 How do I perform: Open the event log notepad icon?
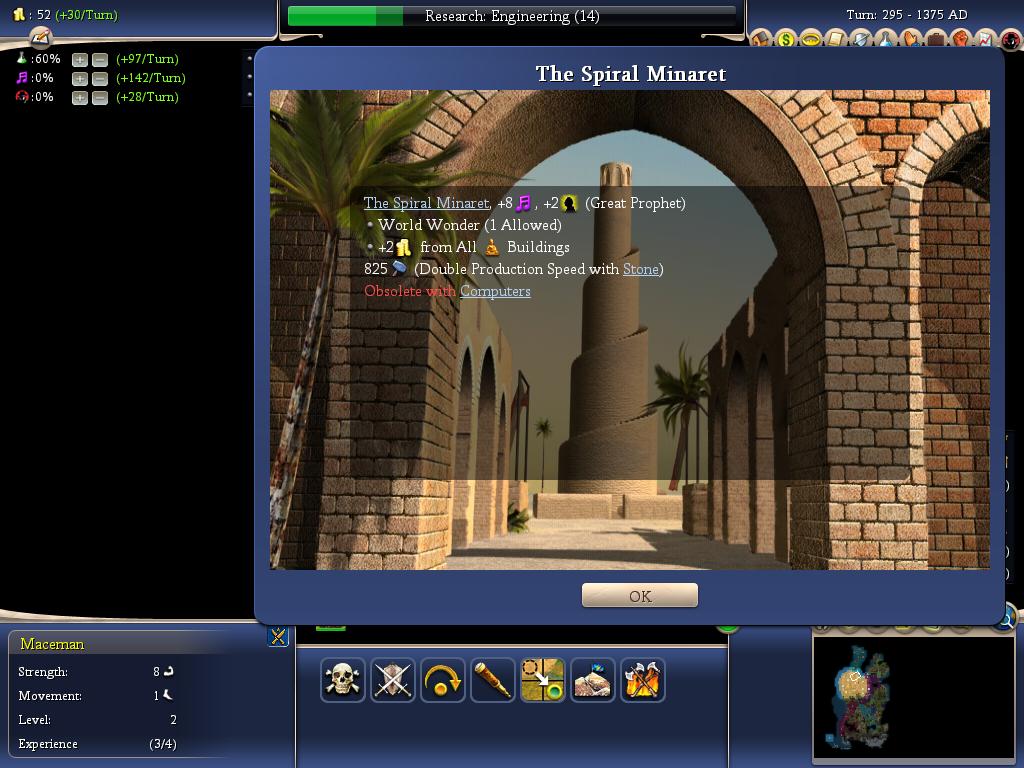40,38
